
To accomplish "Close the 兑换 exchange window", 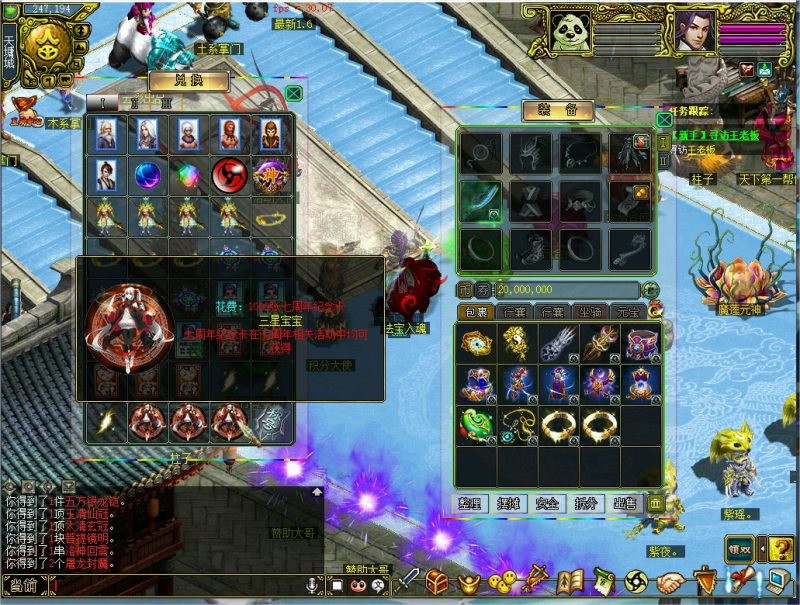I will 293,93.
